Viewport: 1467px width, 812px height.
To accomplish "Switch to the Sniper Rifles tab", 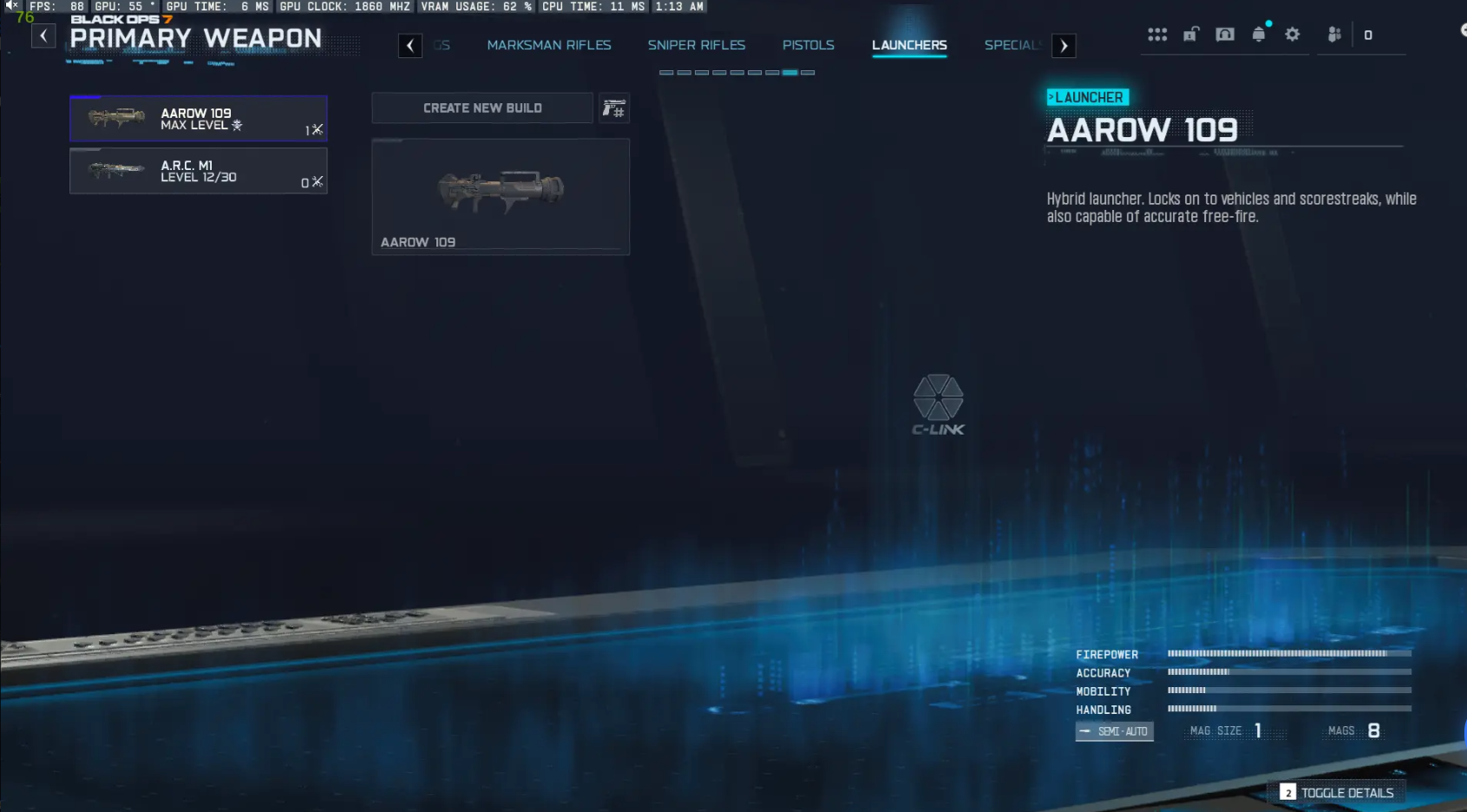I will (696, 45).
